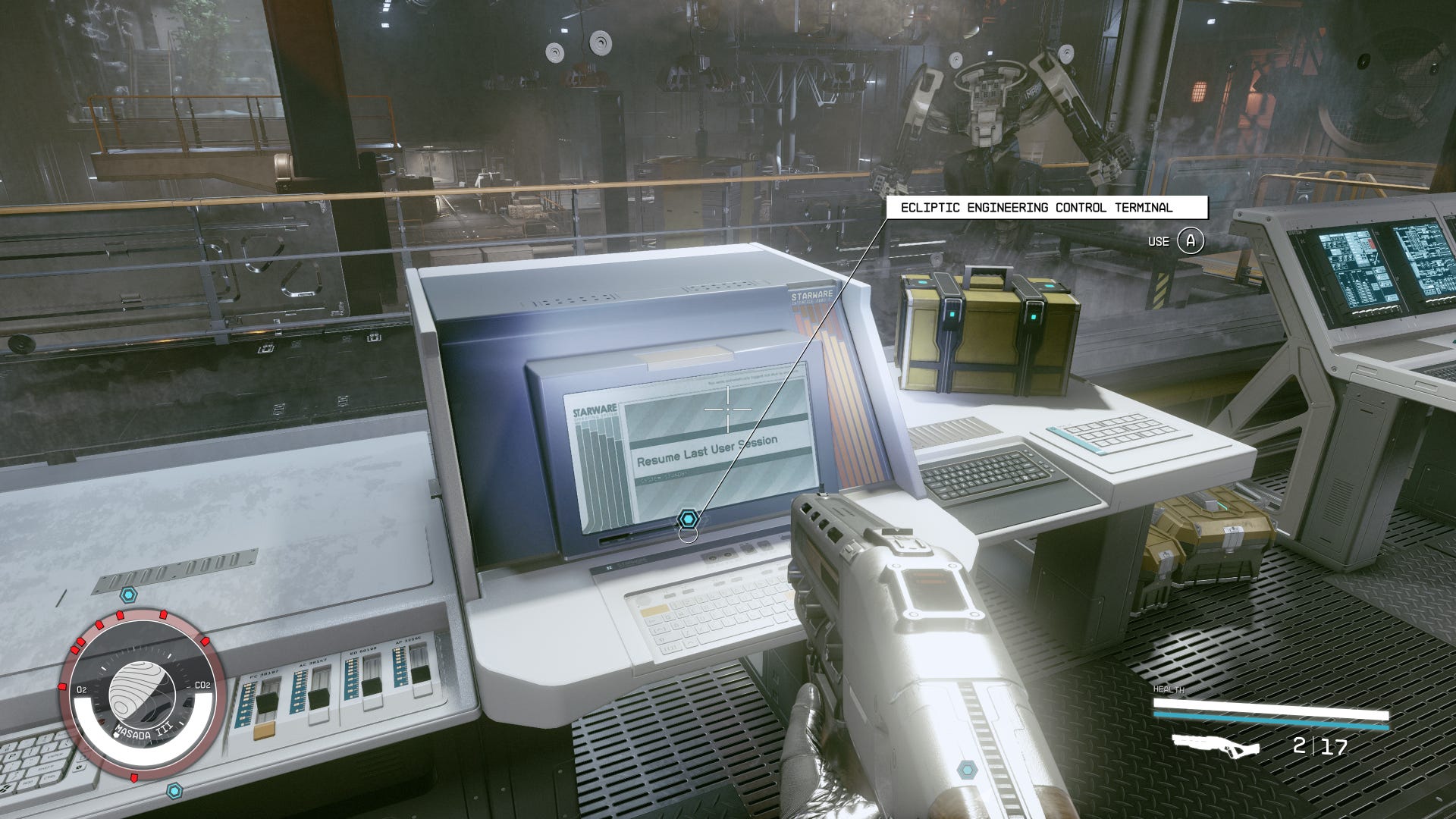This screenshot has width=1456, height=819.
Task: Activate the cyan hexagon interaction marker on the terminal
Action: pyautogui.click(x=689, y=519)
